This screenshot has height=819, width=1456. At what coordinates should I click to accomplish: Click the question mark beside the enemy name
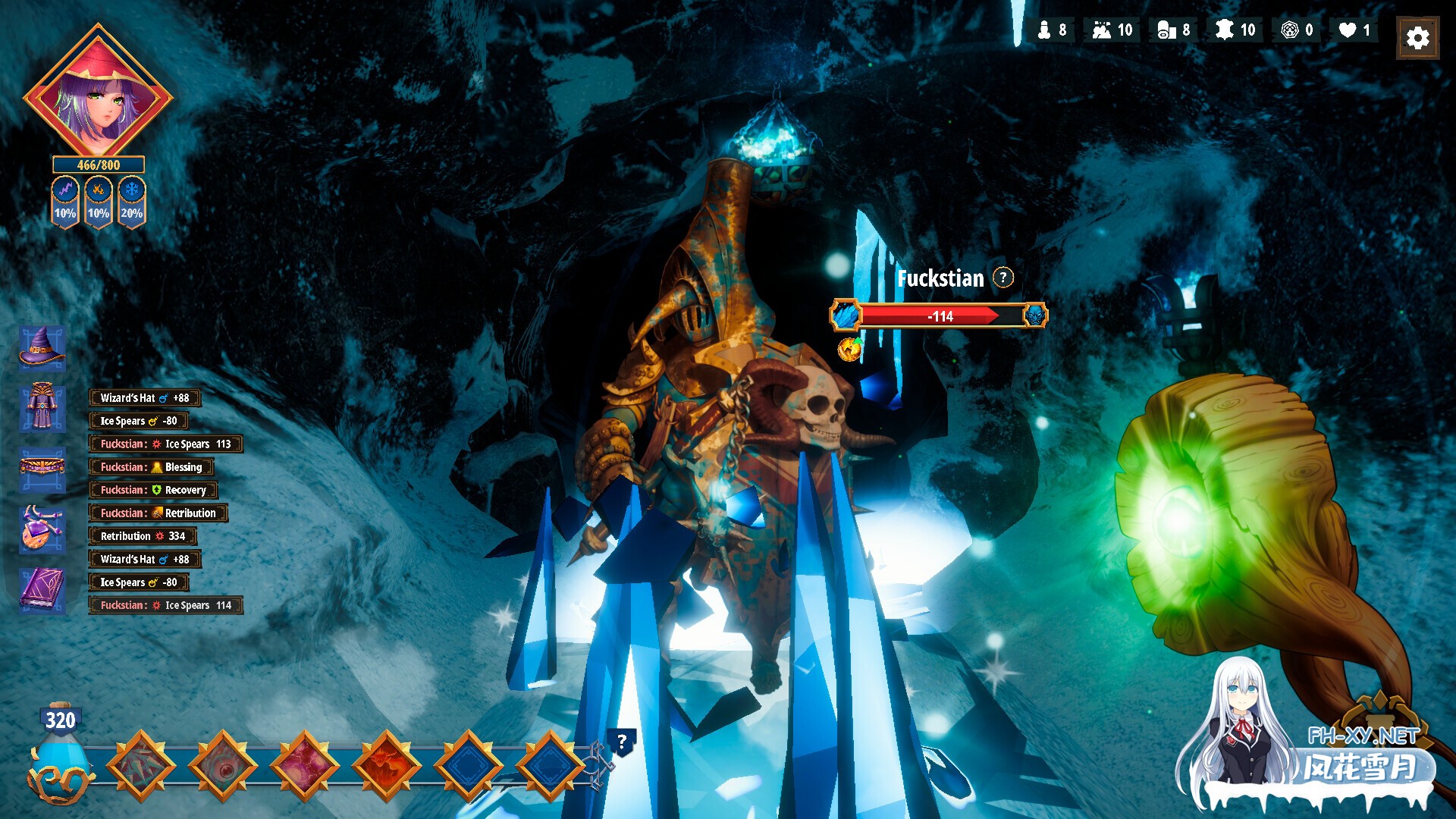[1003, 278]
